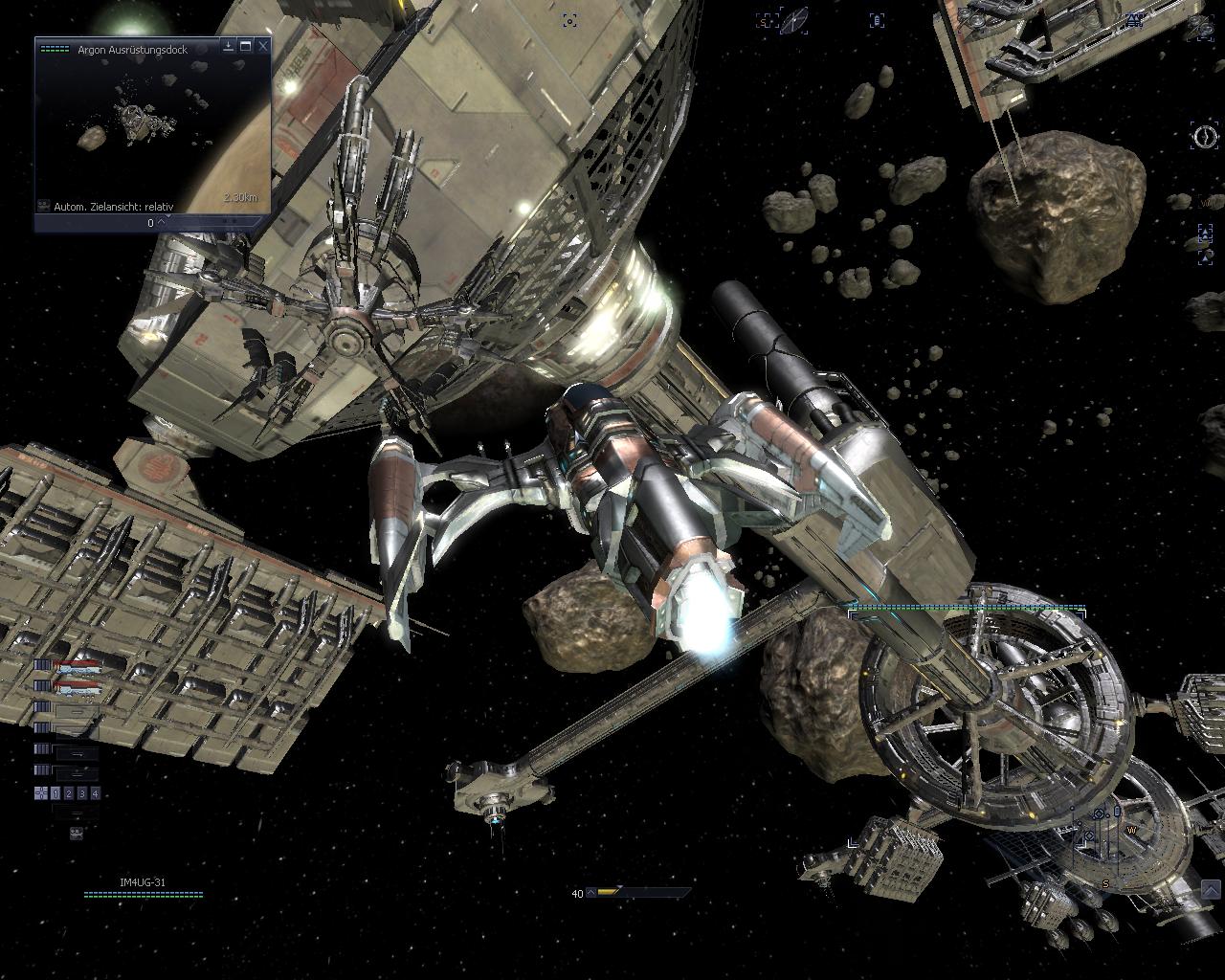Target the compass-shaped marker on the right

tap(1204, 135)
